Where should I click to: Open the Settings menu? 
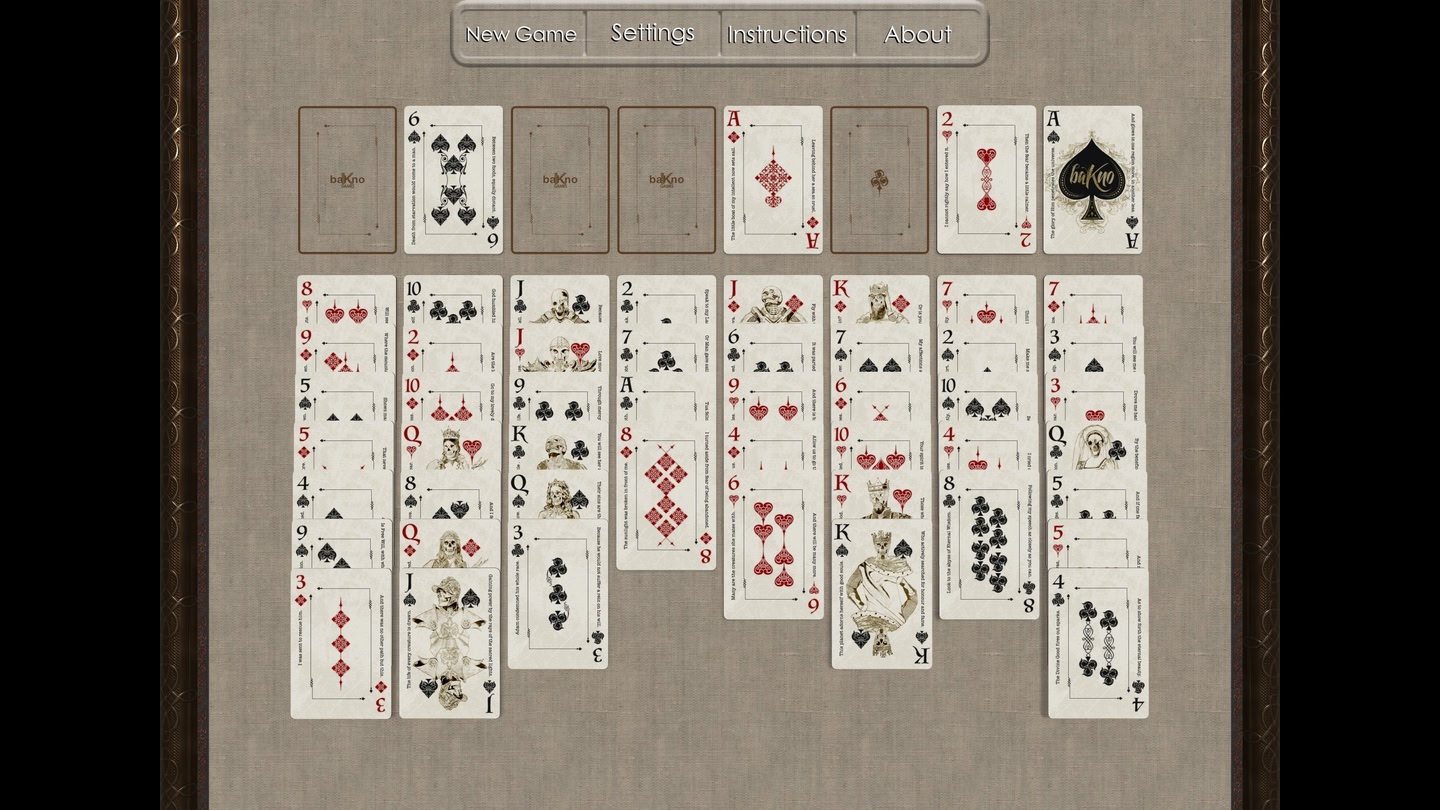[x=652, y=33]
